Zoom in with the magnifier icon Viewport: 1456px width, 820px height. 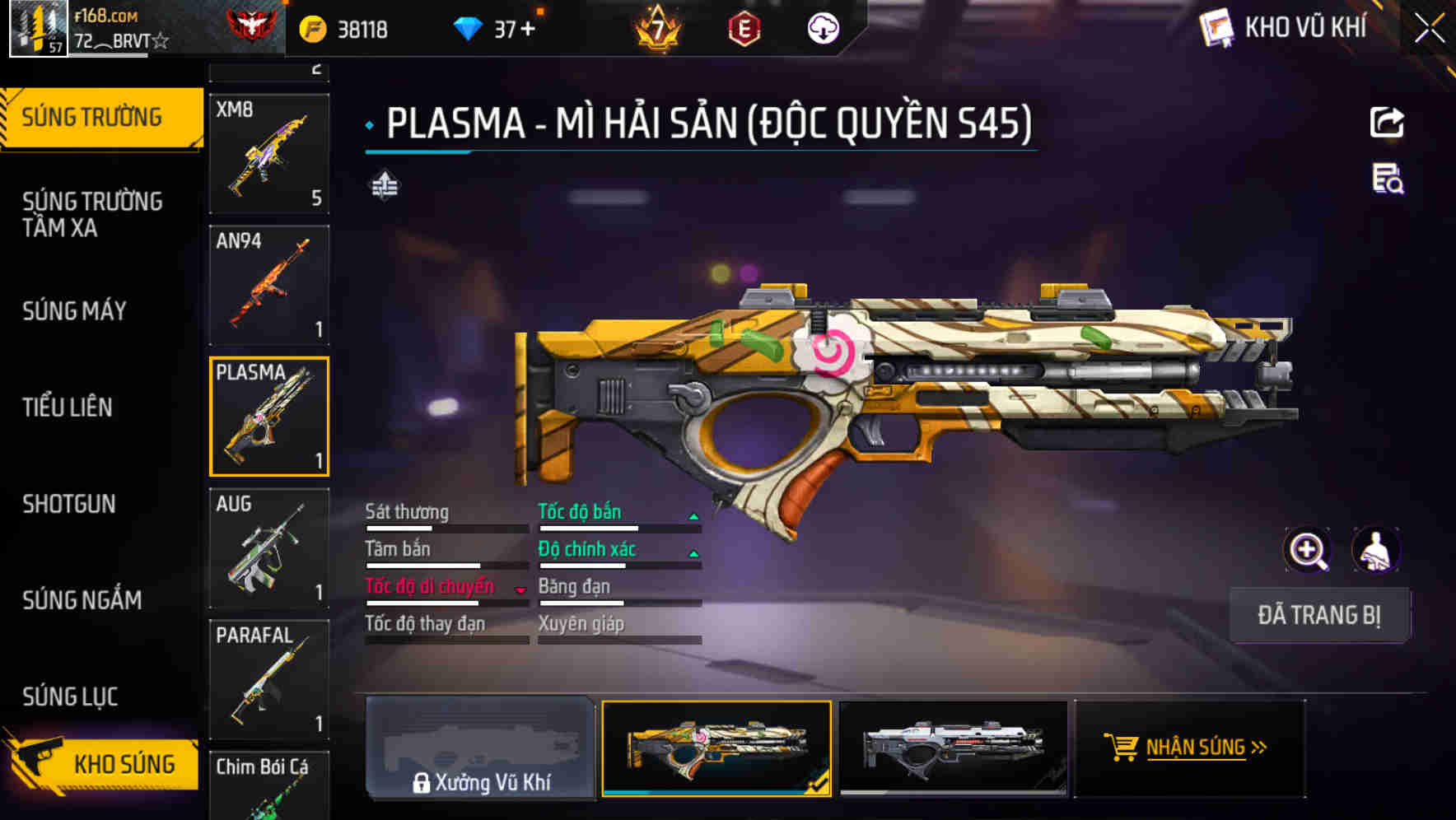click(1308, 550)
